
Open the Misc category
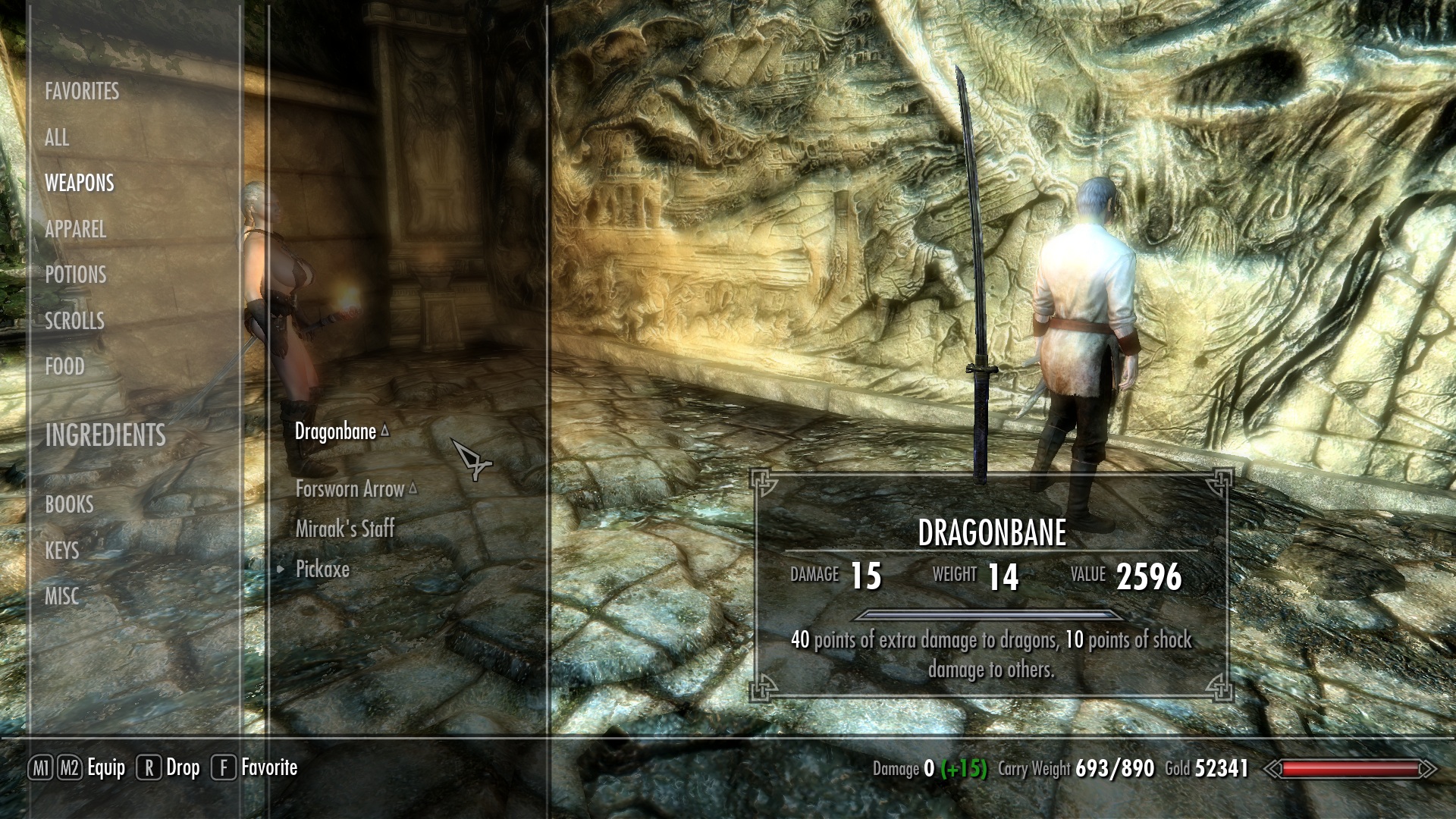tap(61, 597)
